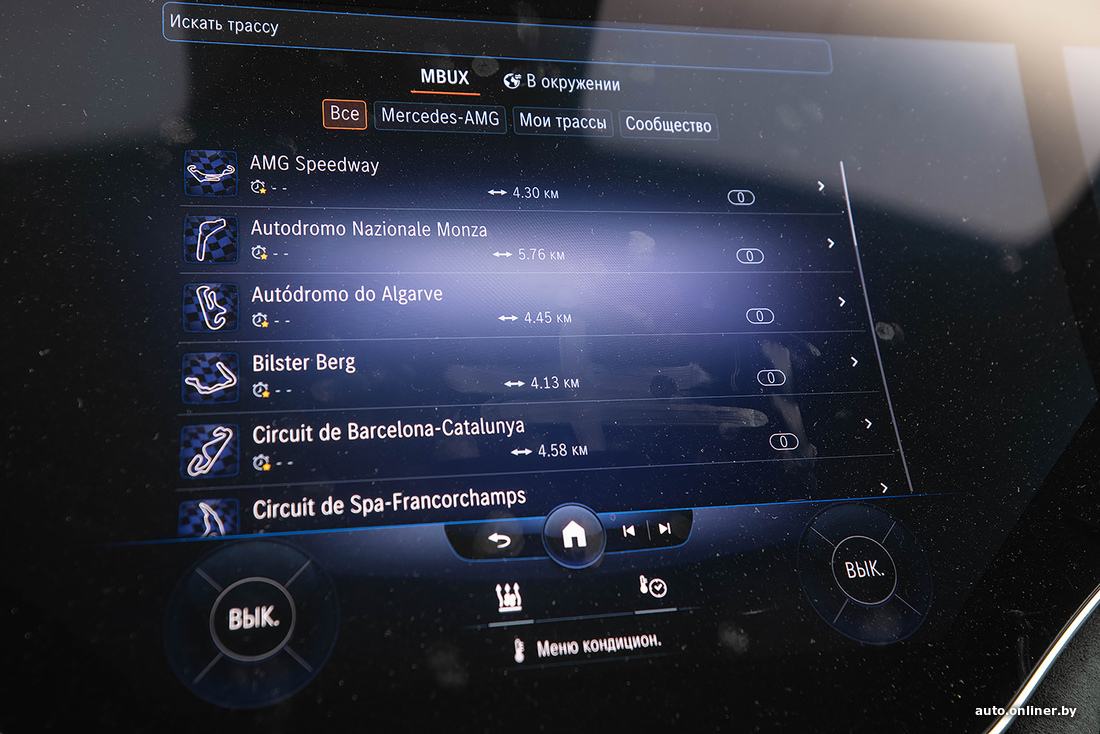Open Circuit de Spa-Francorchamps entry
1100x734 pixels.
point(530,505)
